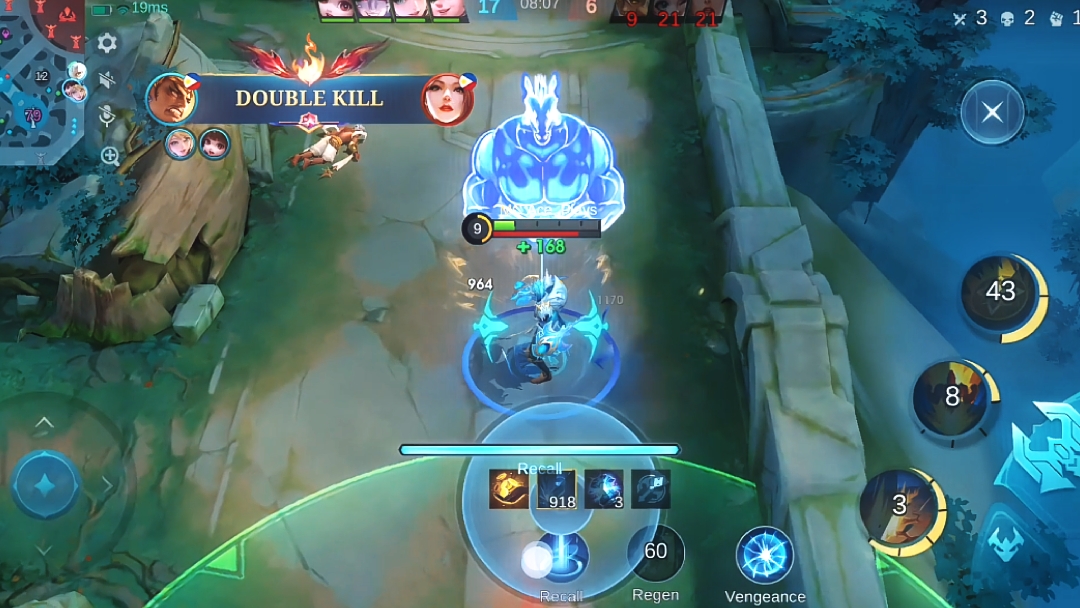Tap the movement joystick center
The height and width of the screenshot is (608, 1080).
coord(45,484)
